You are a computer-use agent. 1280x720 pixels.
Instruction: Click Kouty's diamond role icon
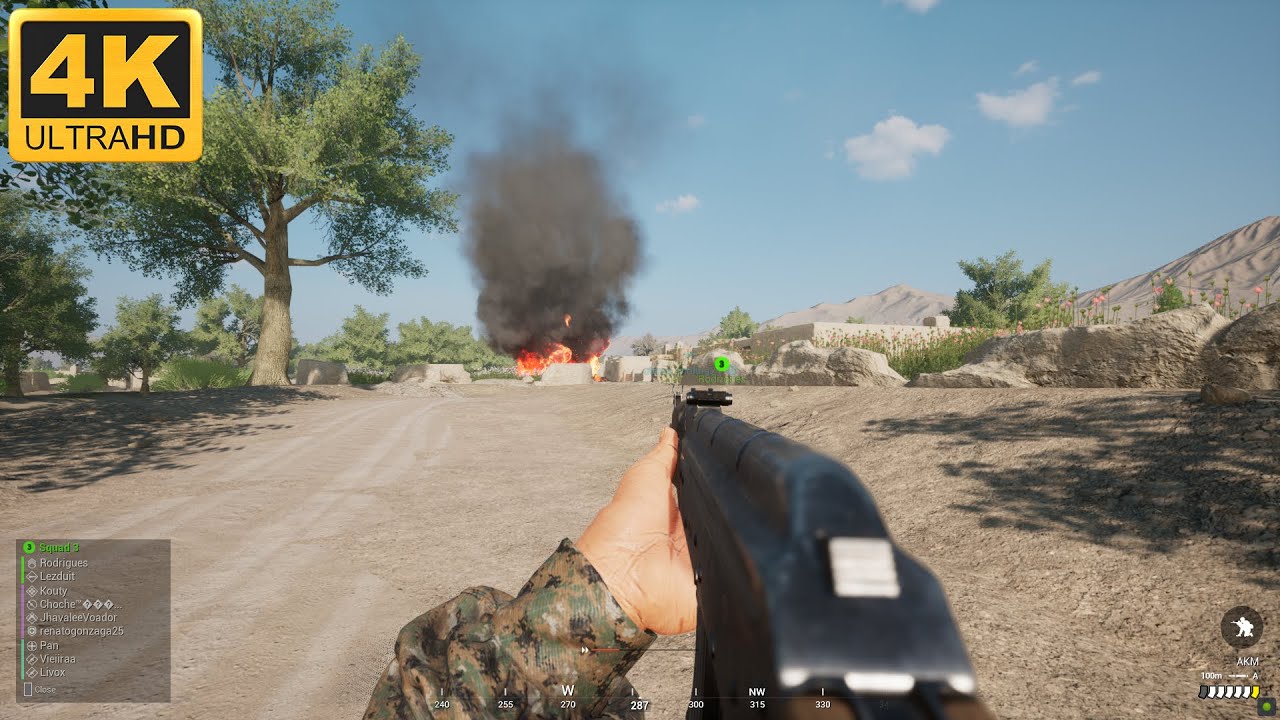pos(33,591)
